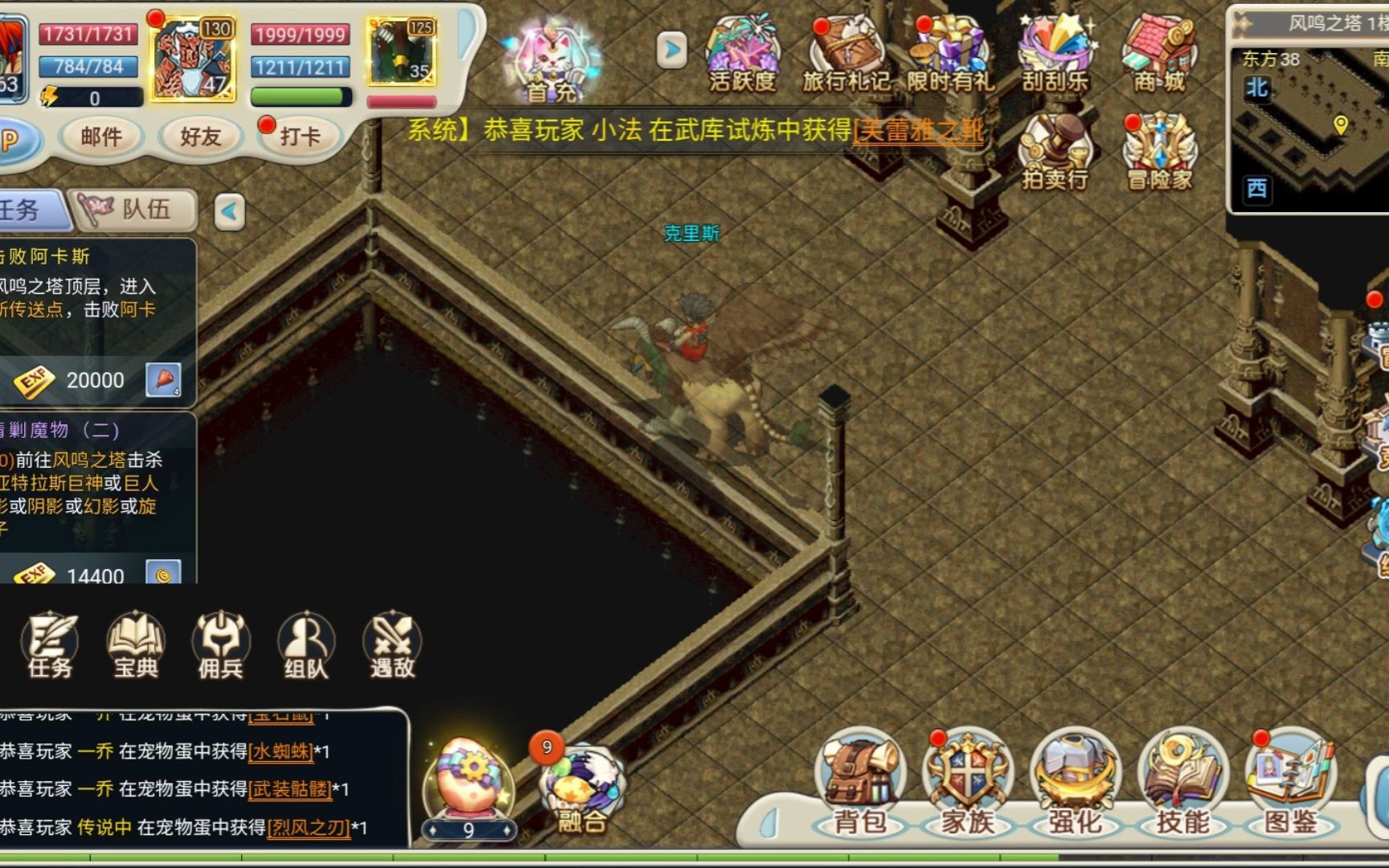Open the 组队 party menu

coord(305,645)
